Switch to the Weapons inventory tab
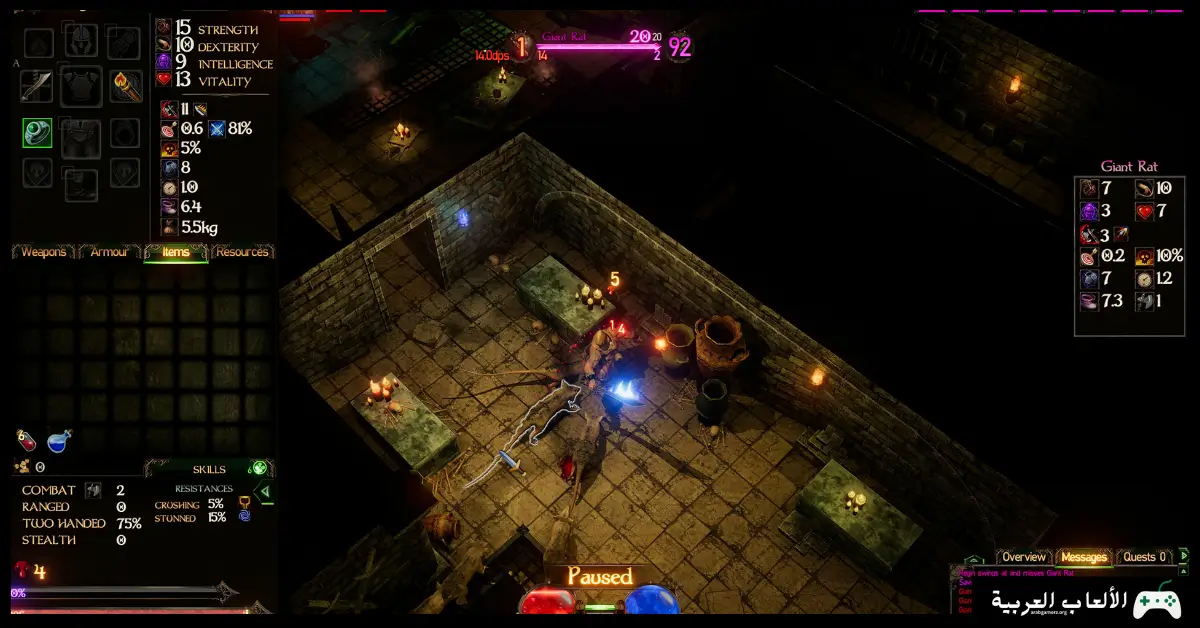Screen dimensions: 1200x628 coord(43,252)
